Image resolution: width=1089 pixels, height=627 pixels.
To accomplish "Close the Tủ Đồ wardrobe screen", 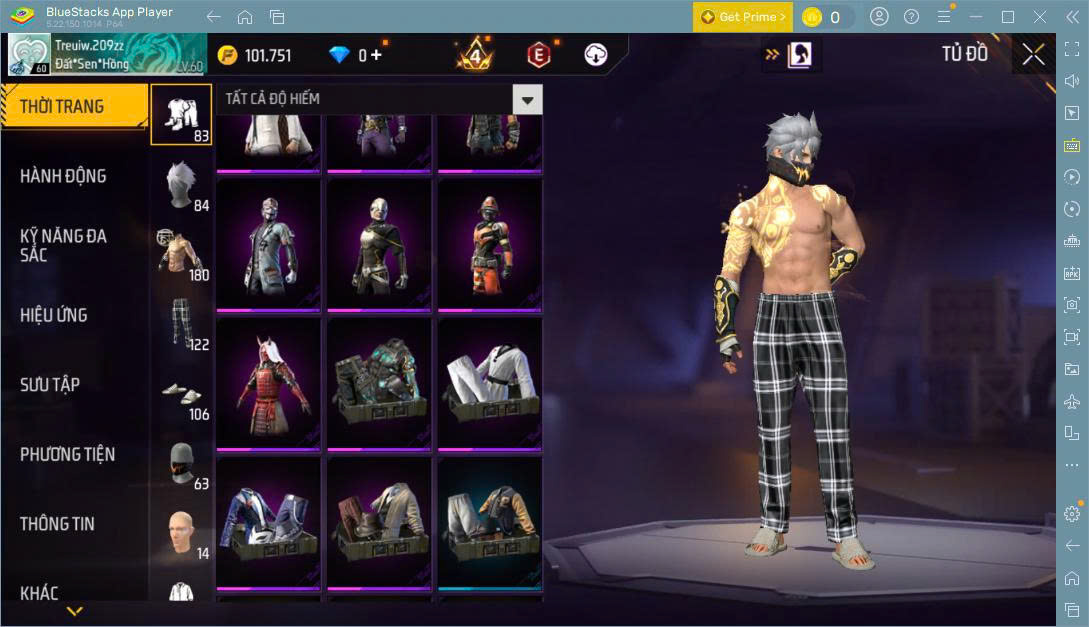I will 1033,55.
